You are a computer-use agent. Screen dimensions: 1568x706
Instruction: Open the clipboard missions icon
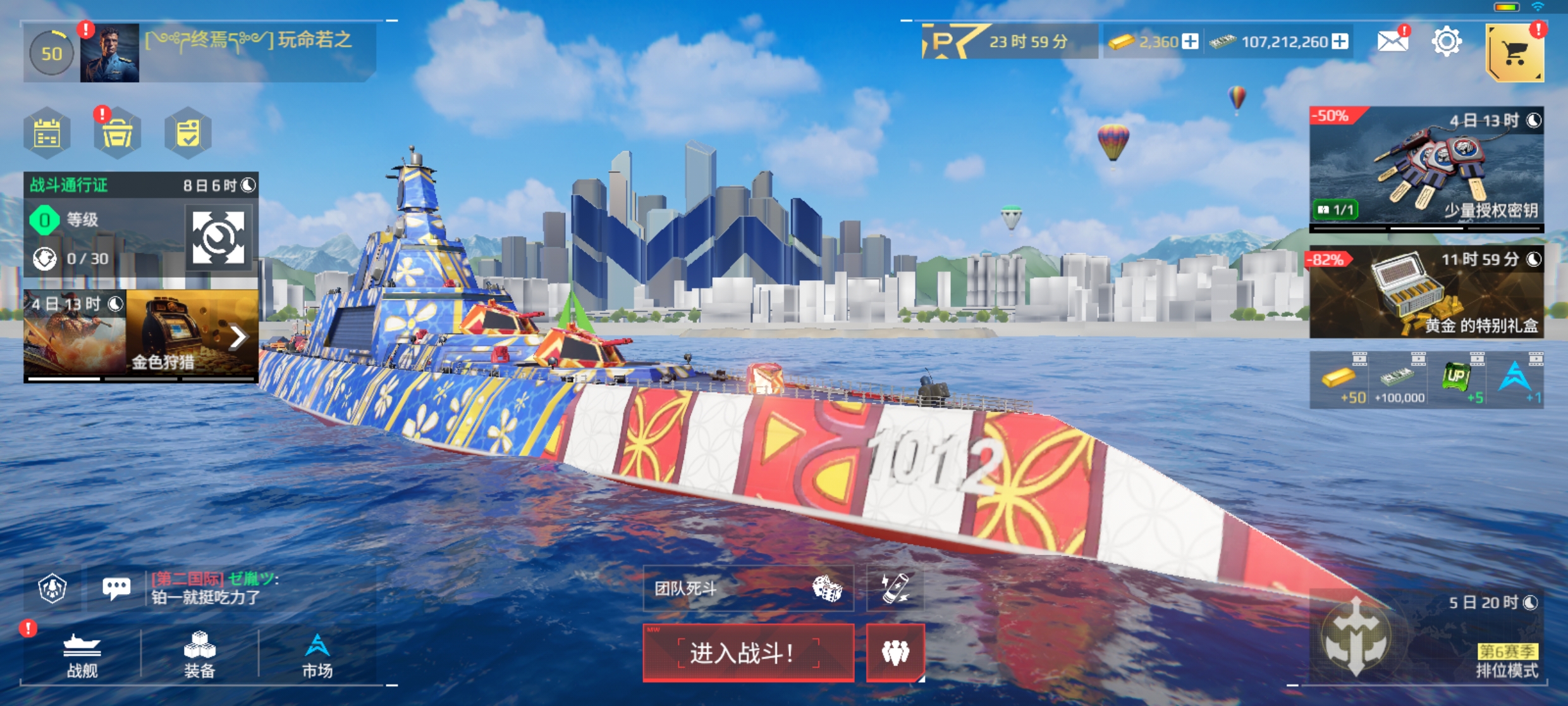click(x=188, y=133)
